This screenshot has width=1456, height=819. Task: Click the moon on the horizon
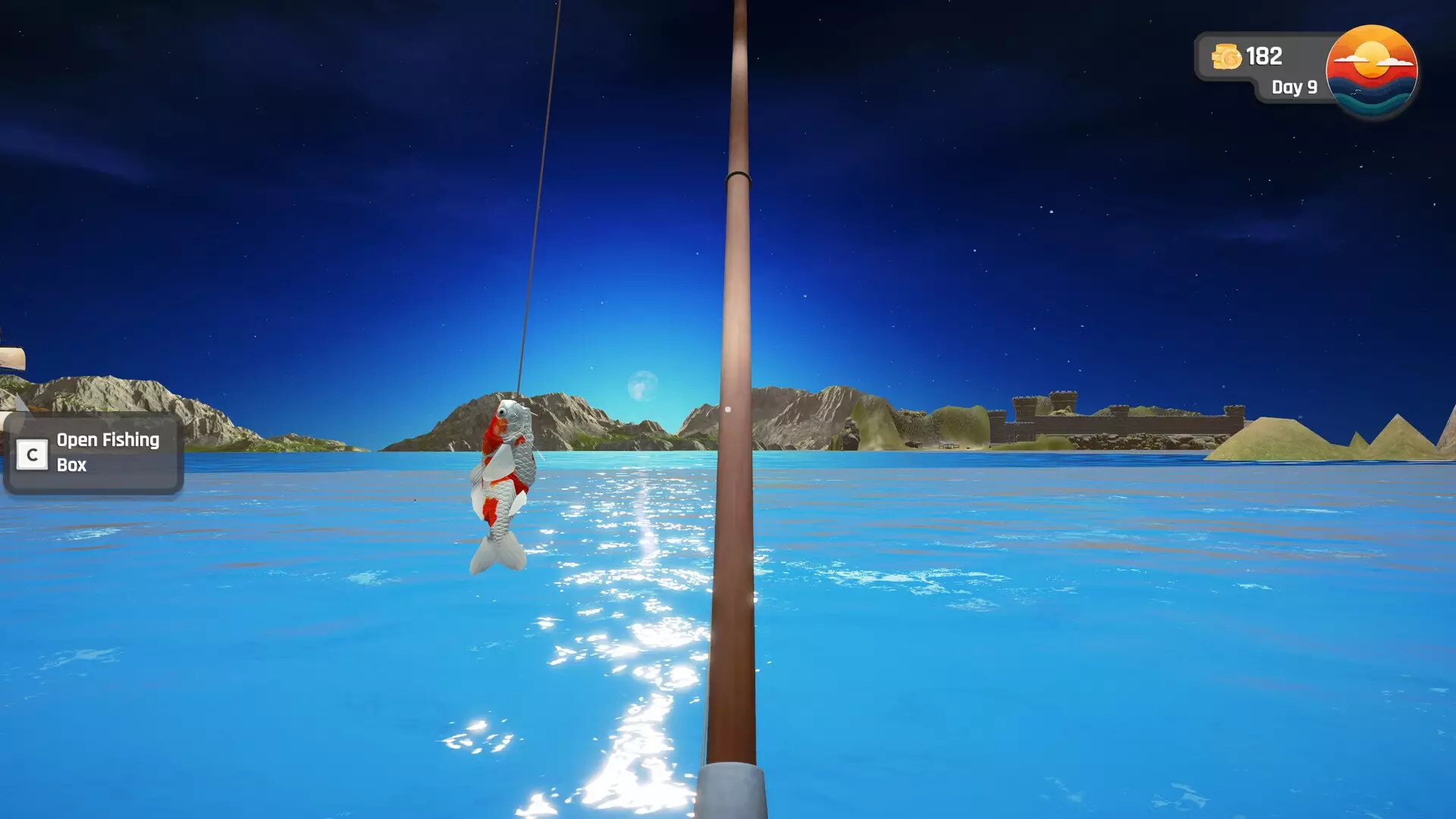point(644,386)
